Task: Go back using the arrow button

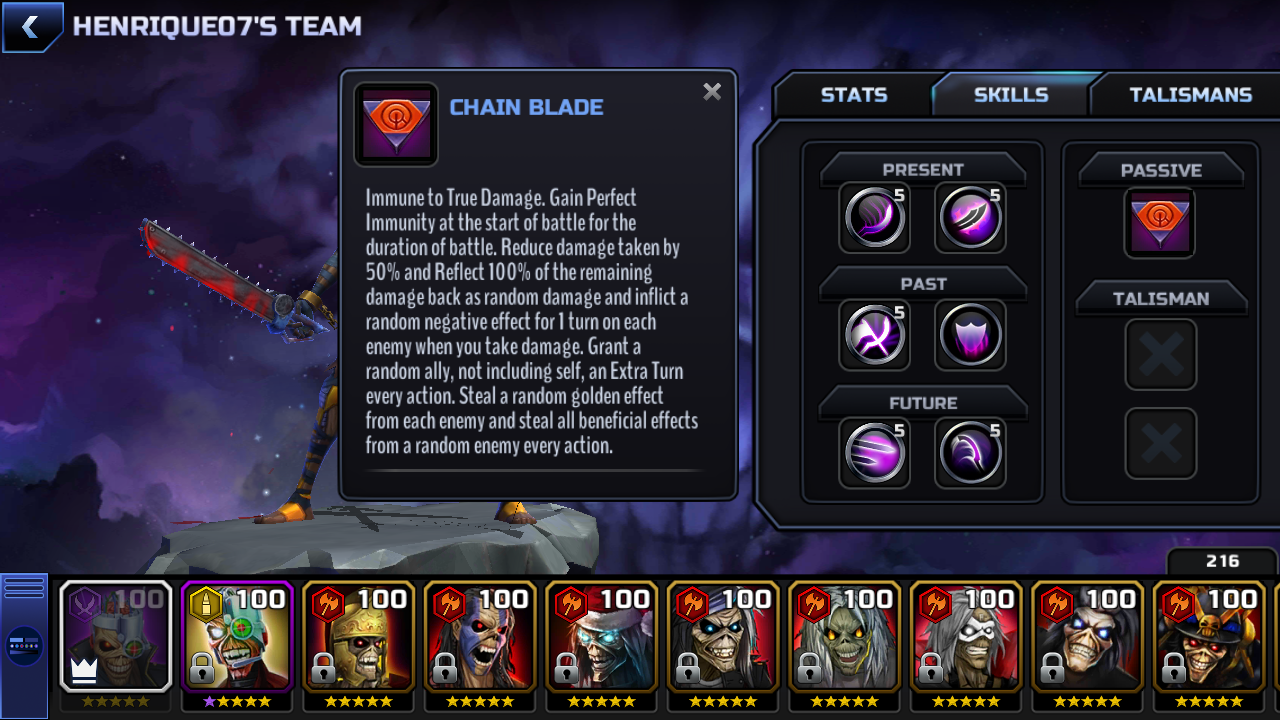Action: click(32, 27)
